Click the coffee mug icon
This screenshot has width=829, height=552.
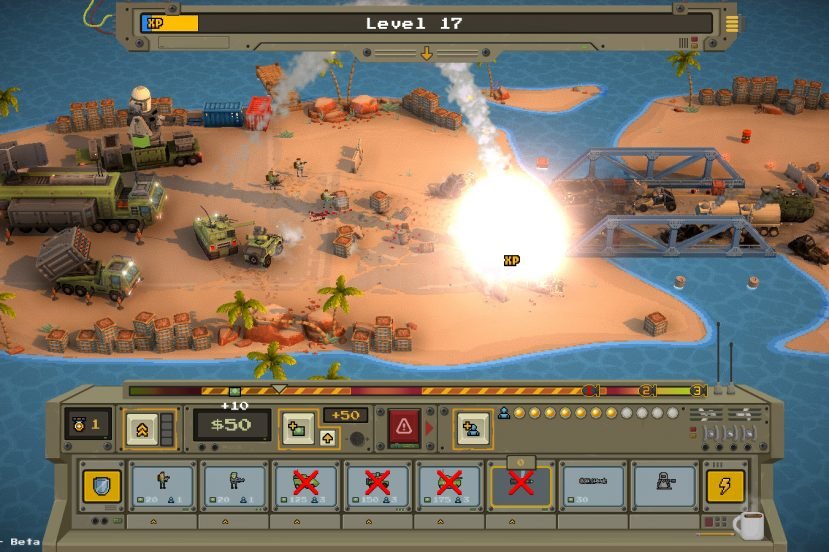[749, 524]
